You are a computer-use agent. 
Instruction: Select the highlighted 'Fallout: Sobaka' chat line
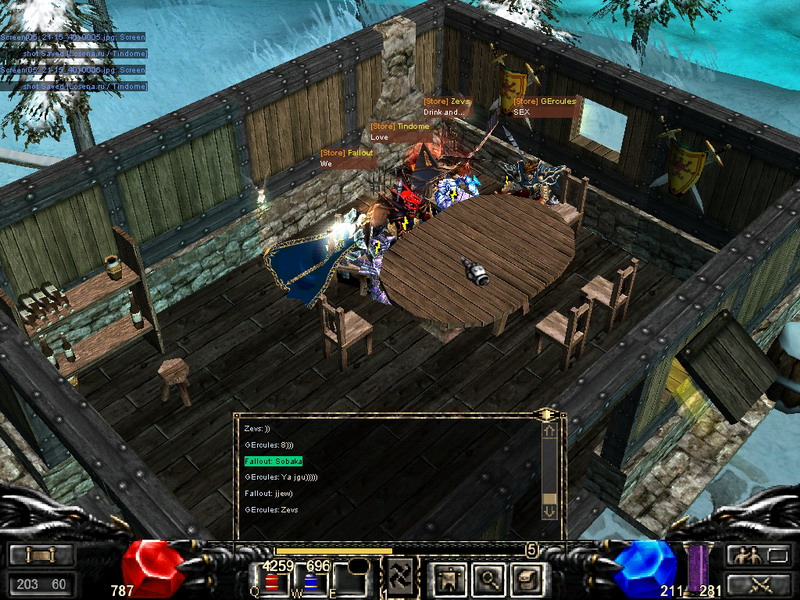(x=273, y=461)
